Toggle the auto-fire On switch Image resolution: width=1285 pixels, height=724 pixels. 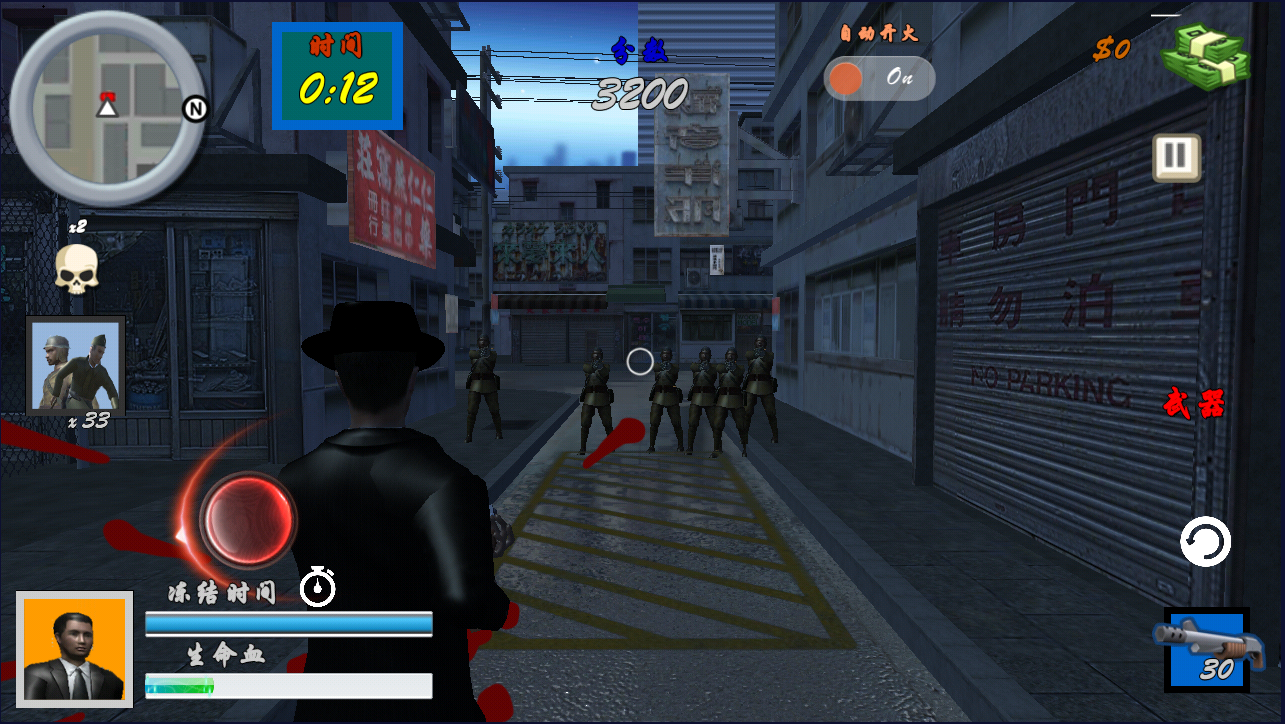pos(879,78)
